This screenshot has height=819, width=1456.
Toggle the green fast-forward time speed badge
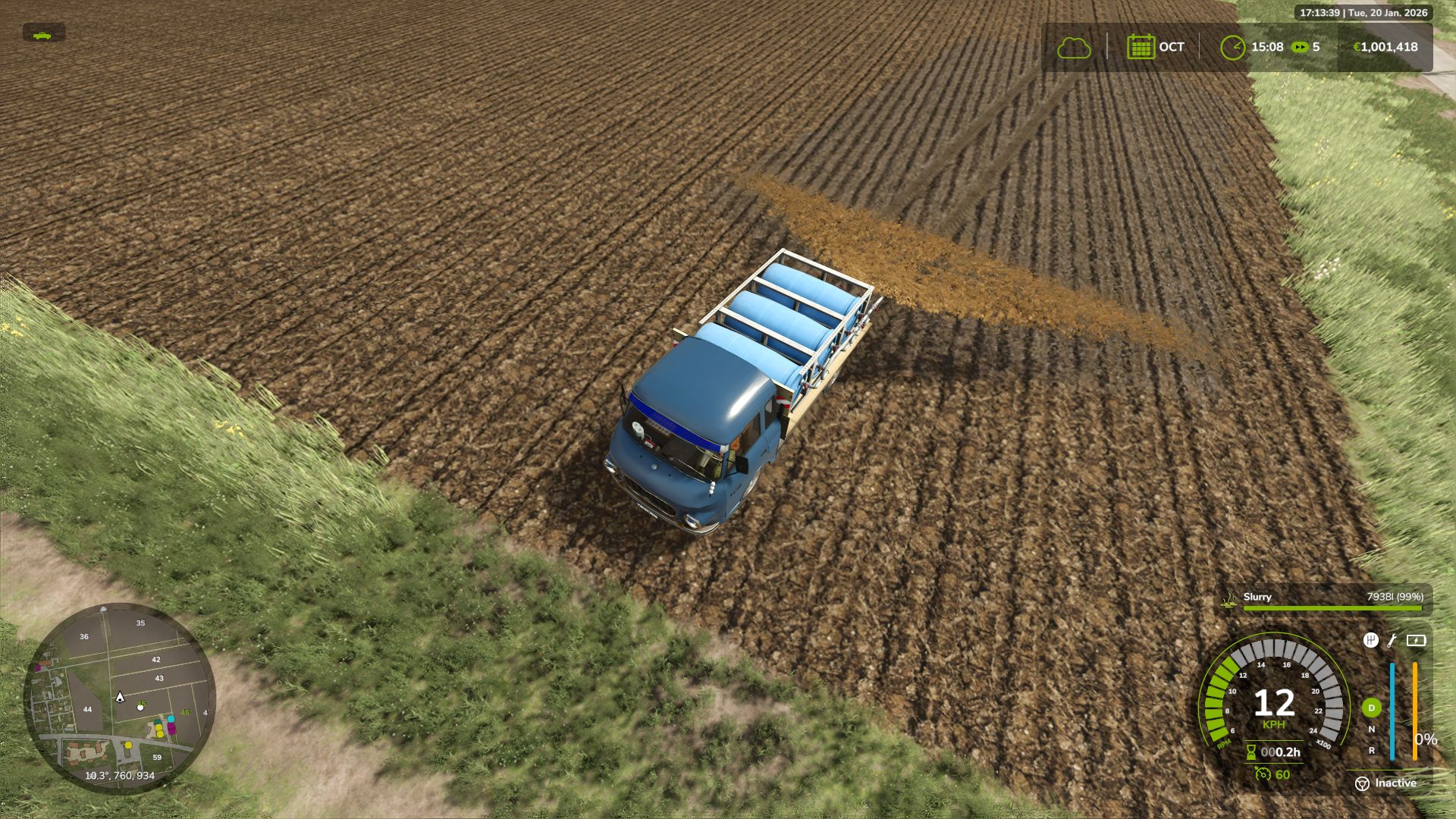point(1299,46)
